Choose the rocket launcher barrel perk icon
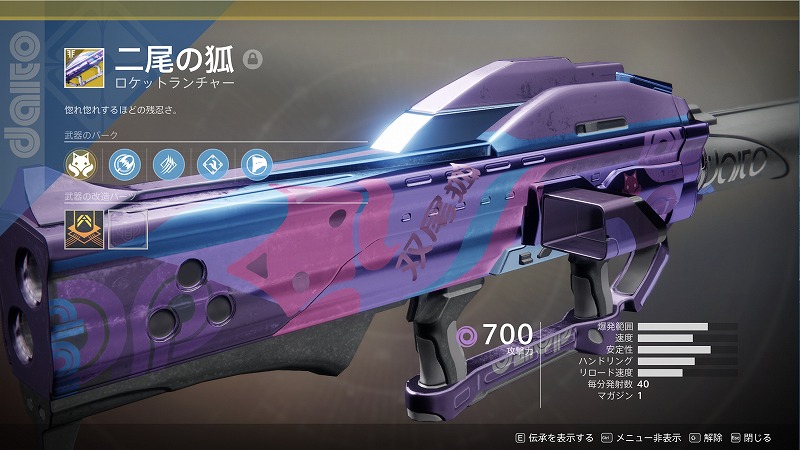The height and width of the screenshot is (450, 800). [123, 163]
